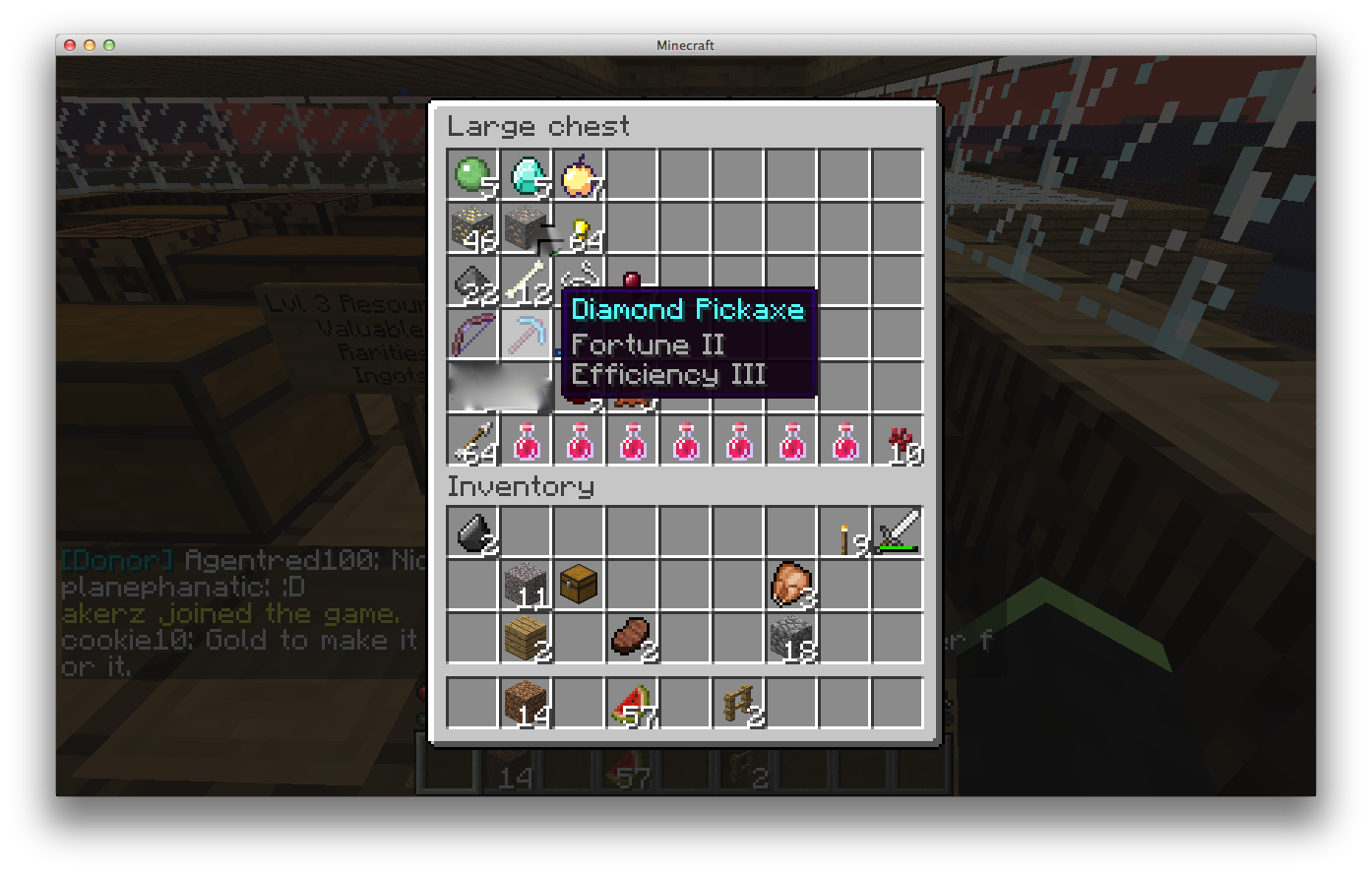Grab the nether wart stack of 10

[x=898, y=441]
